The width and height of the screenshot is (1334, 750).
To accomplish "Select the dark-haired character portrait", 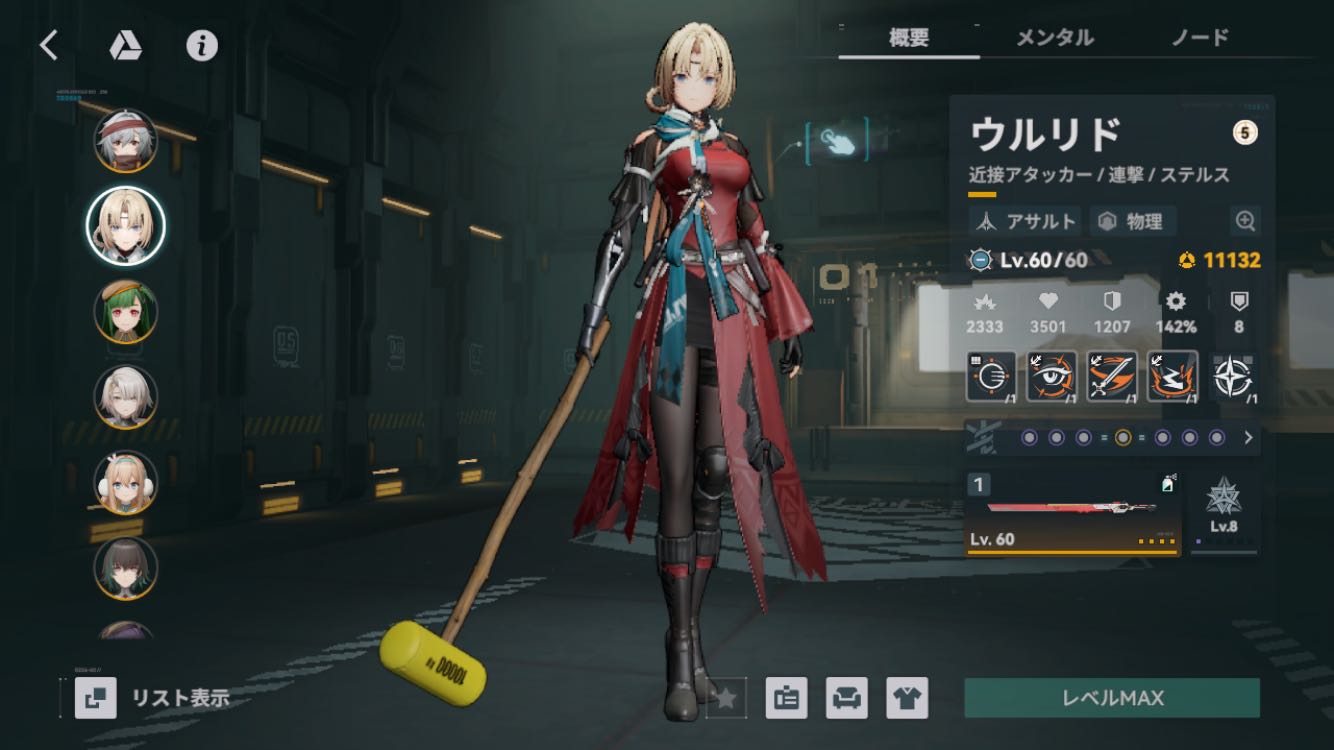I will (126, 567).
